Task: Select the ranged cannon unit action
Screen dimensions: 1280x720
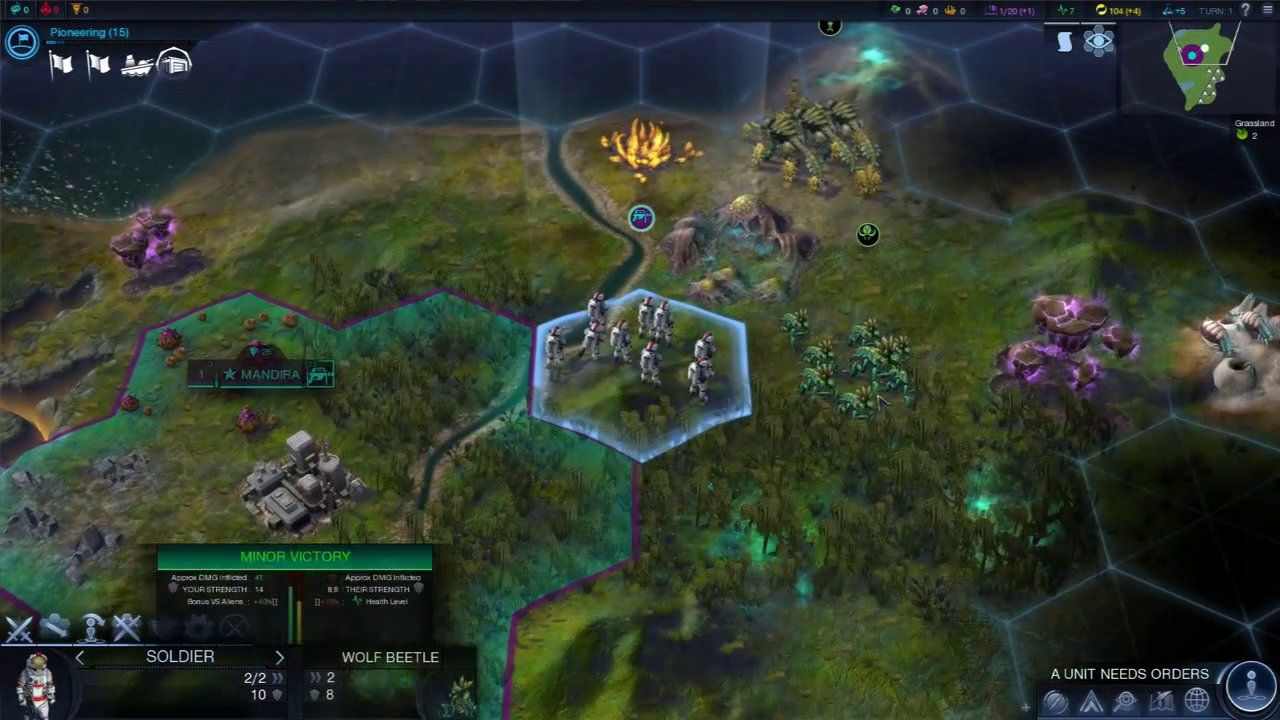Action: [x=55, y=628]
